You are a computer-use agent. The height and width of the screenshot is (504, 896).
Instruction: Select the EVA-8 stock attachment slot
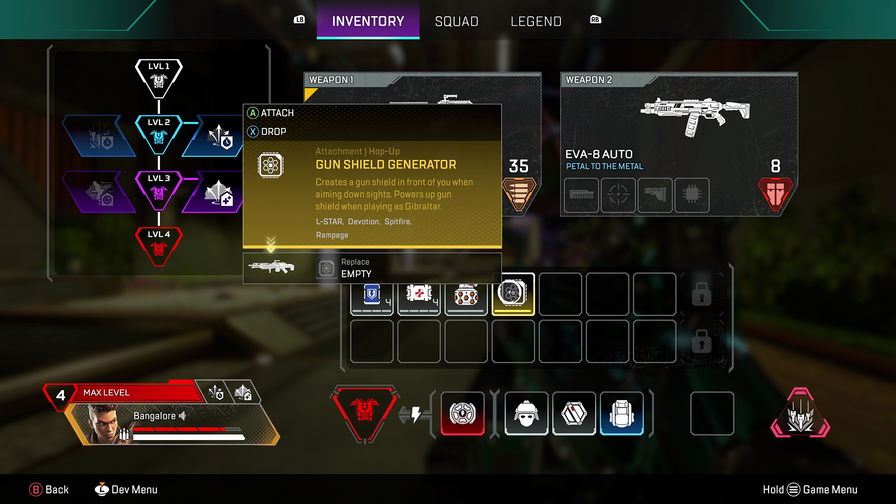tap(656, 195)
